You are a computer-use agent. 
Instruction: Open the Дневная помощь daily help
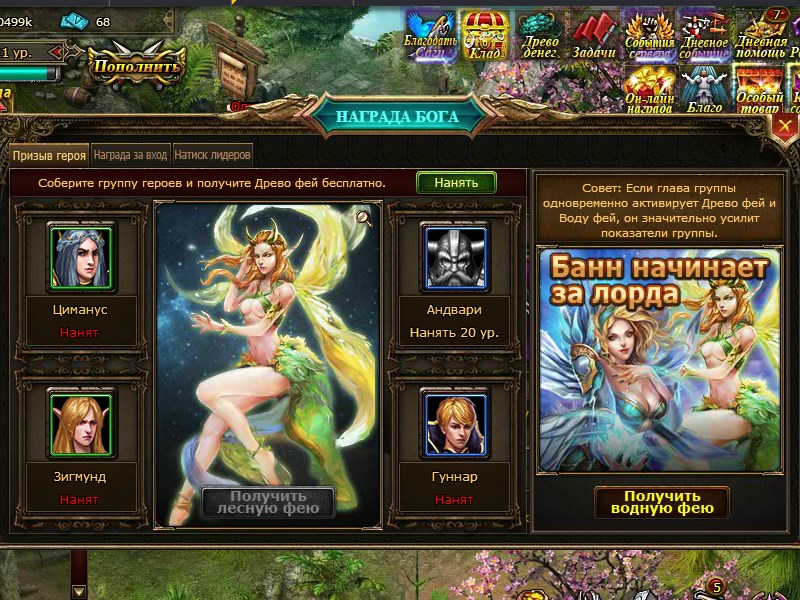(760, 35)
